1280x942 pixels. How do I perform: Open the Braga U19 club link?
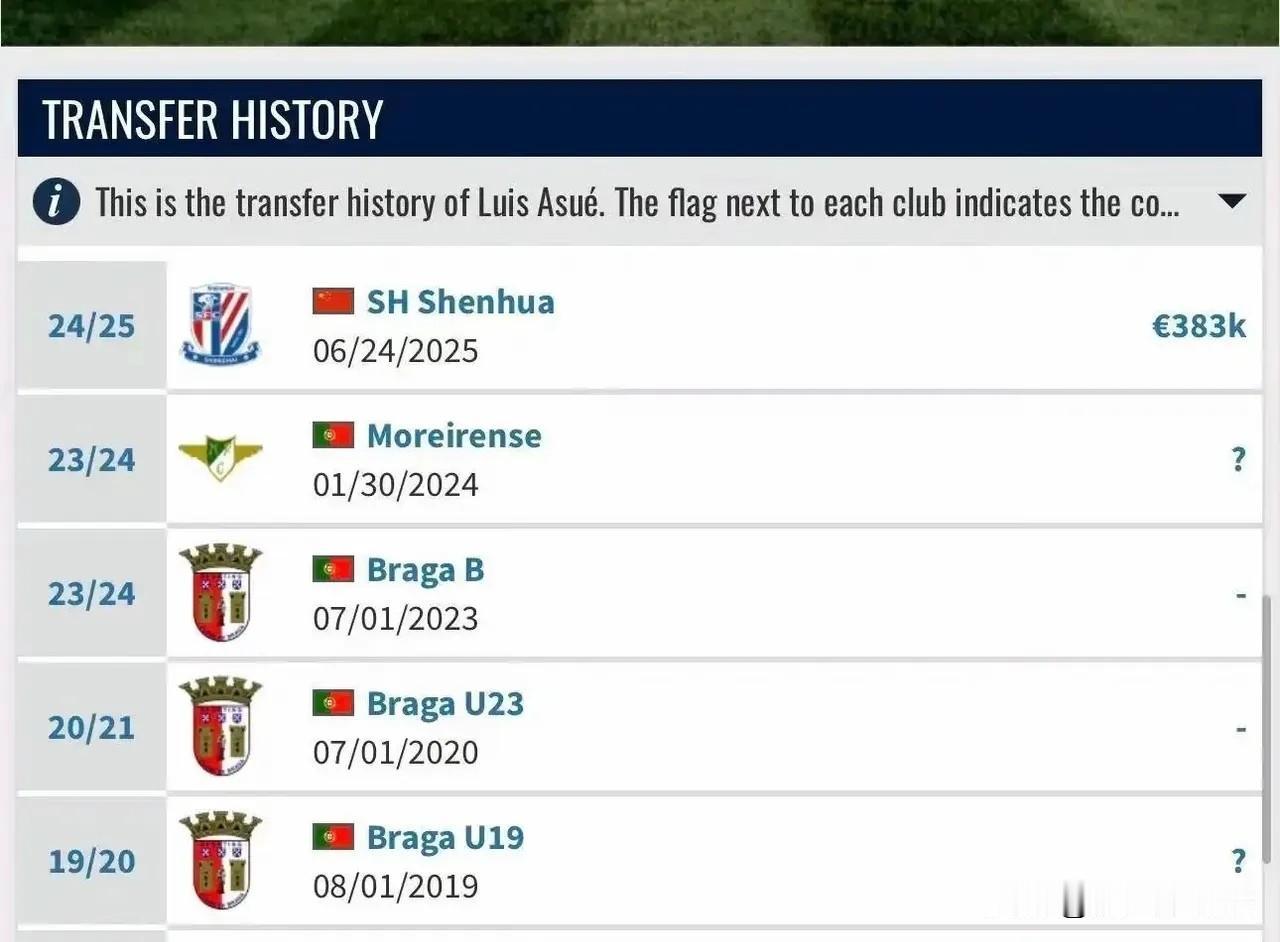[x=445, y=838]
